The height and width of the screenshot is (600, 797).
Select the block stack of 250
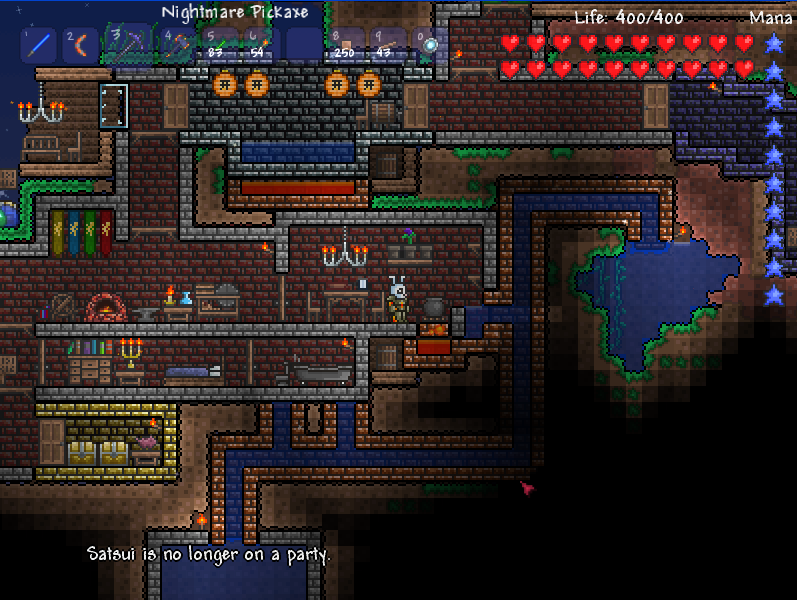pyautogui.click(x=344, y=45)
